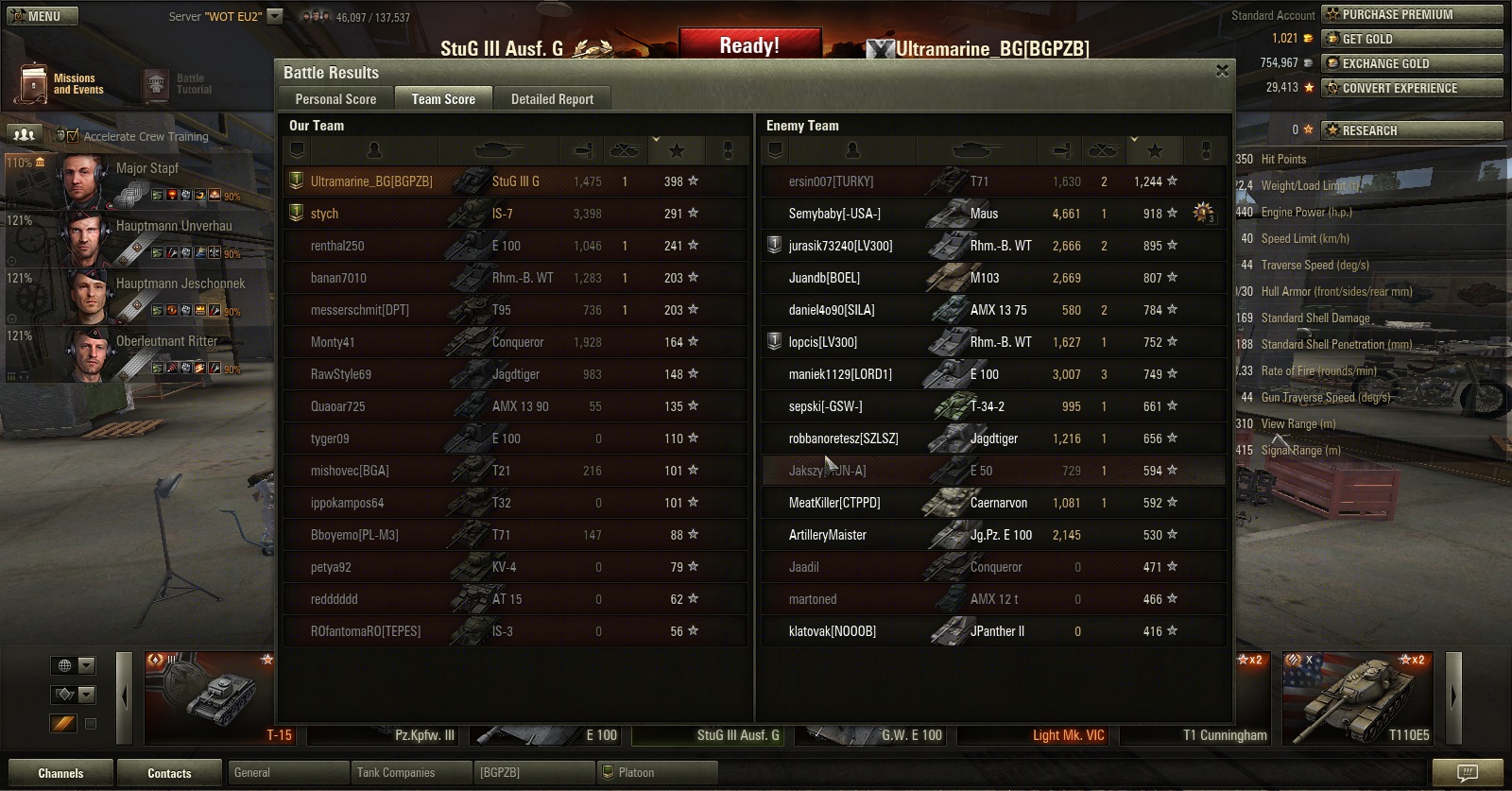Viewport: 1512px width, 791px height.
Task: Click the red Ready! button
Action: pyautogui.click(x=749, y=45)
